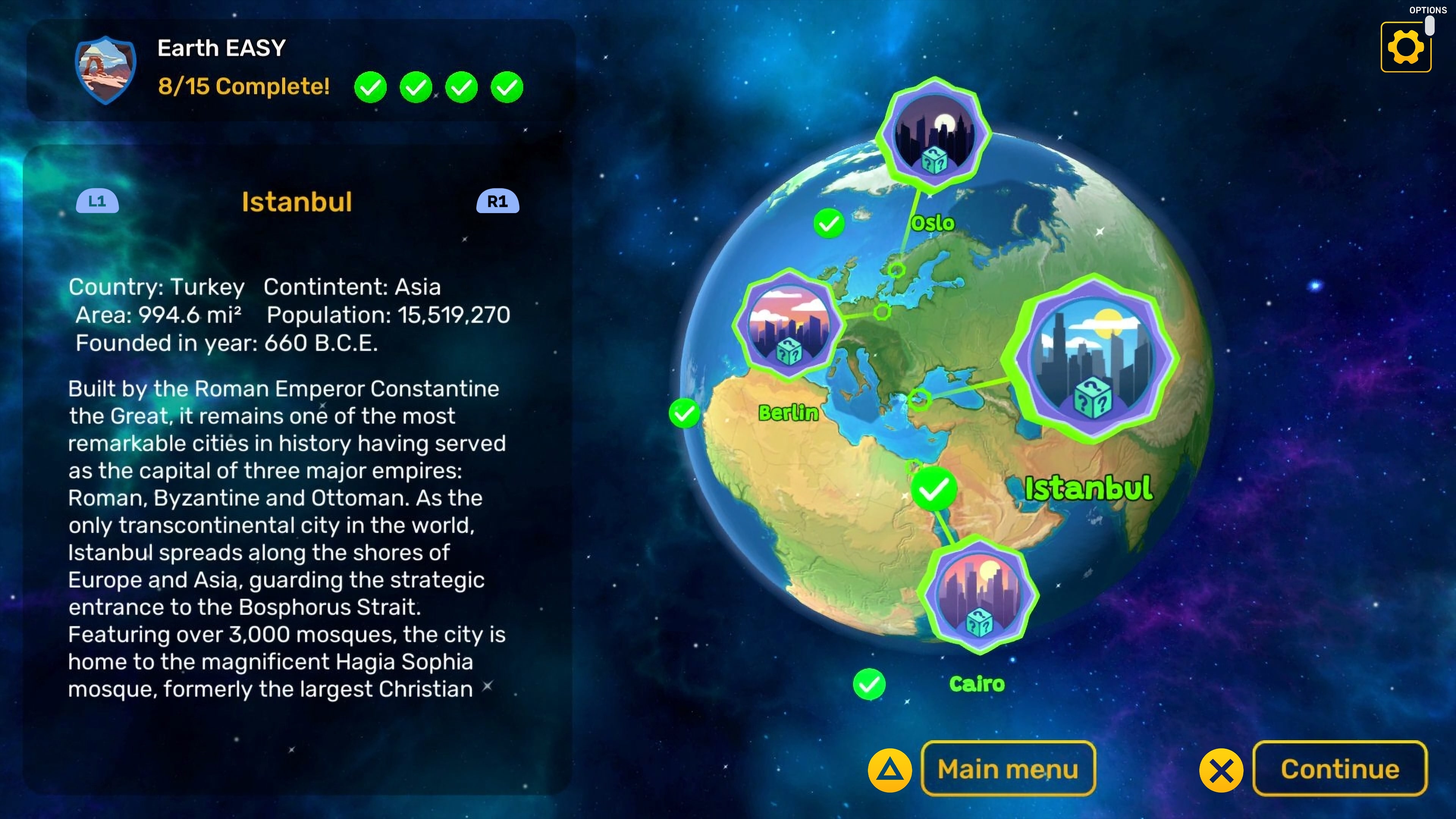
Task: Open the settings gear in the corner
Action: 1406,46
